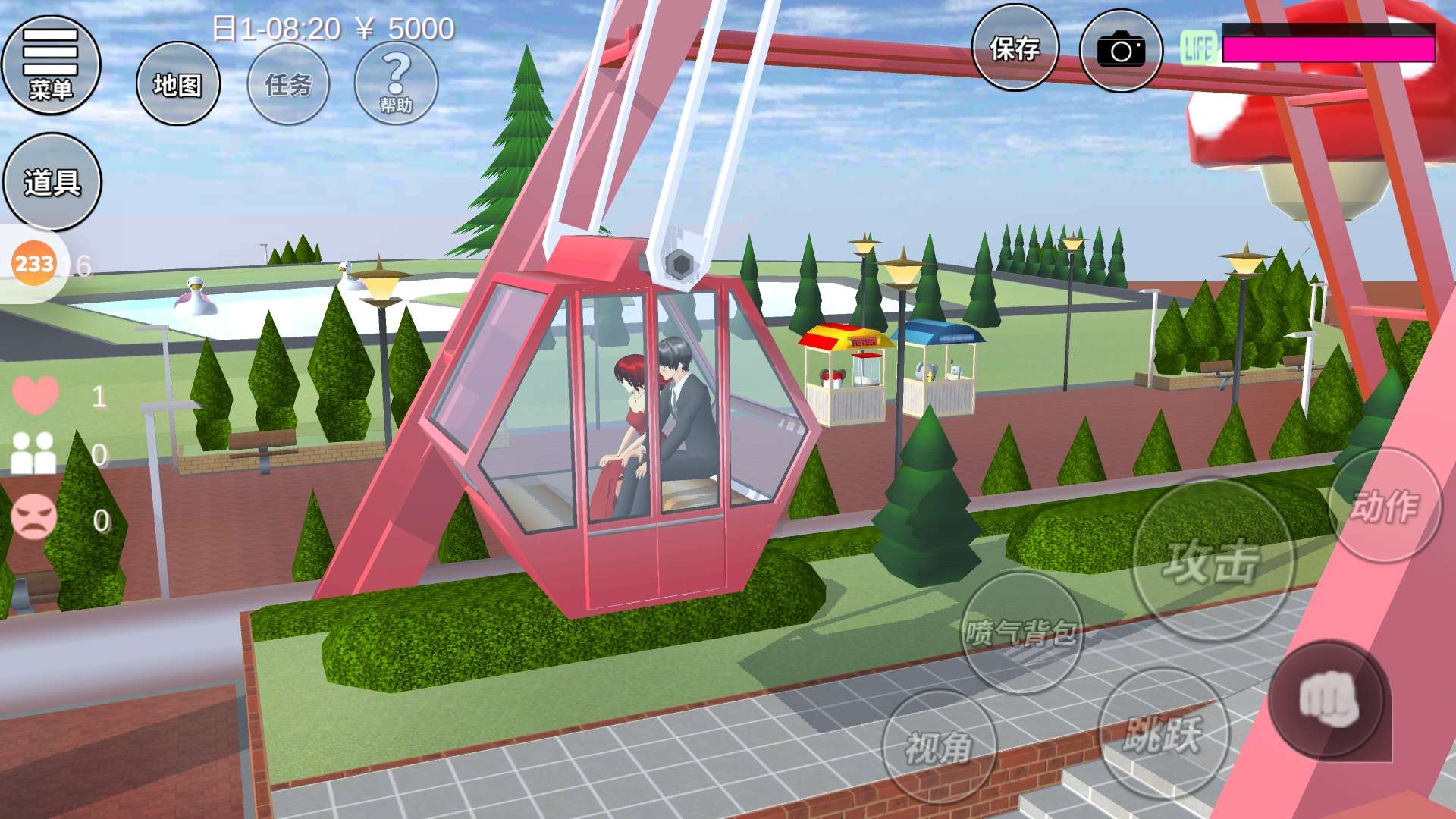Open the 道具 items panel
Image resolution: width=1456 pixels, height=819 pixels.
point(52,182)
